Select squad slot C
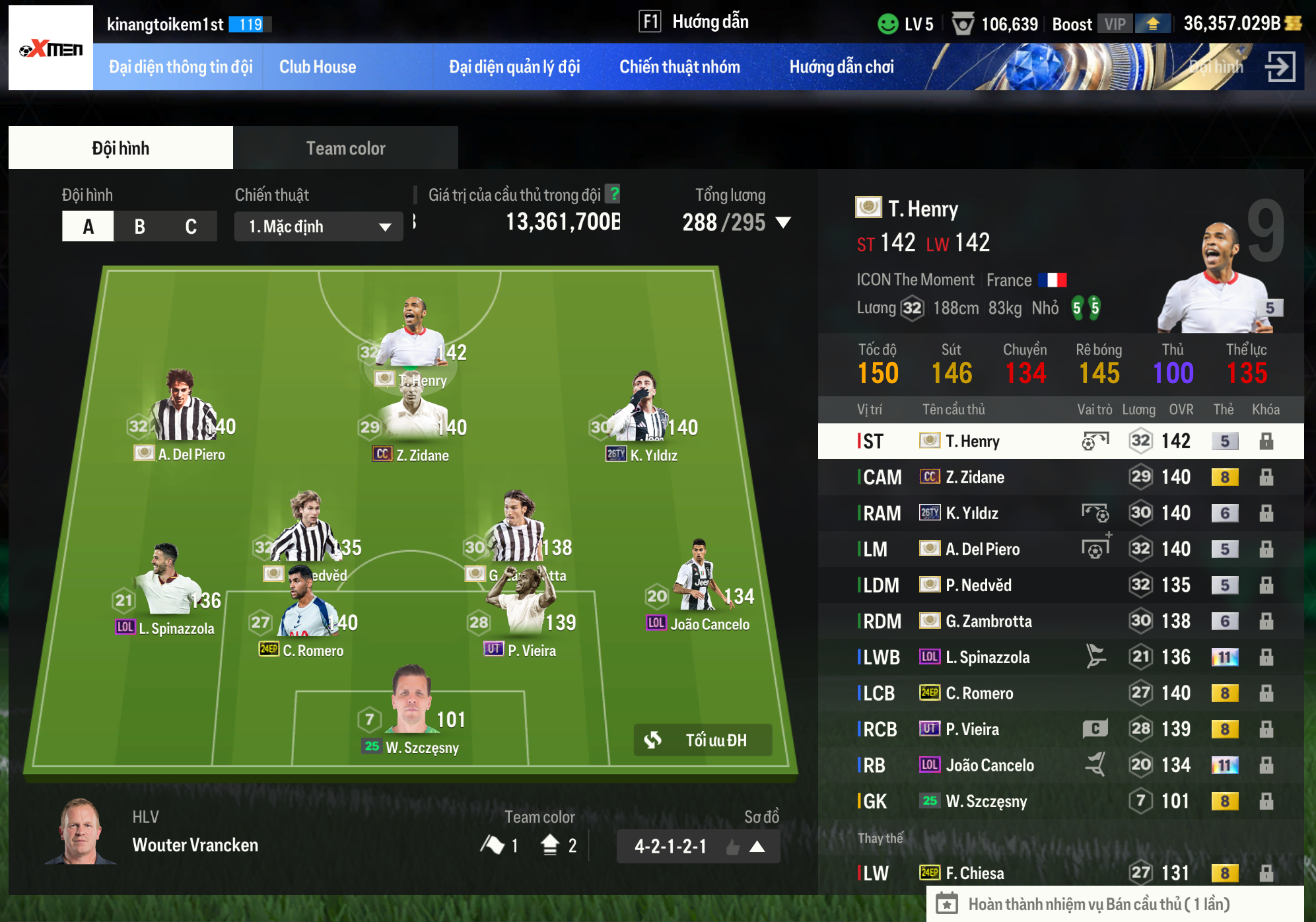Screen dimensions: 1316x922 191,227
